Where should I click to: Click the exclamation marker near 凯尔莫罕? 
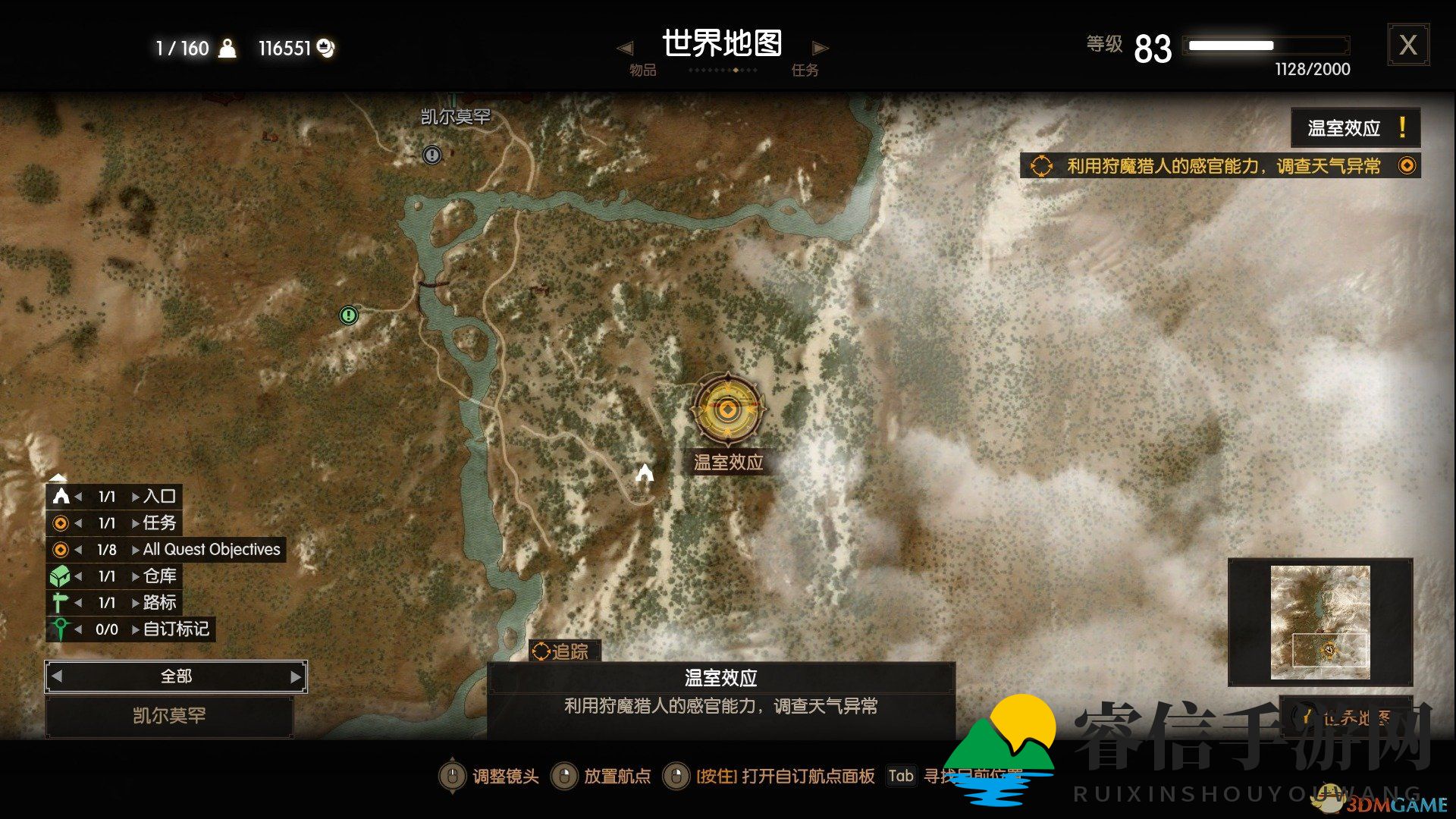(431, 156)
